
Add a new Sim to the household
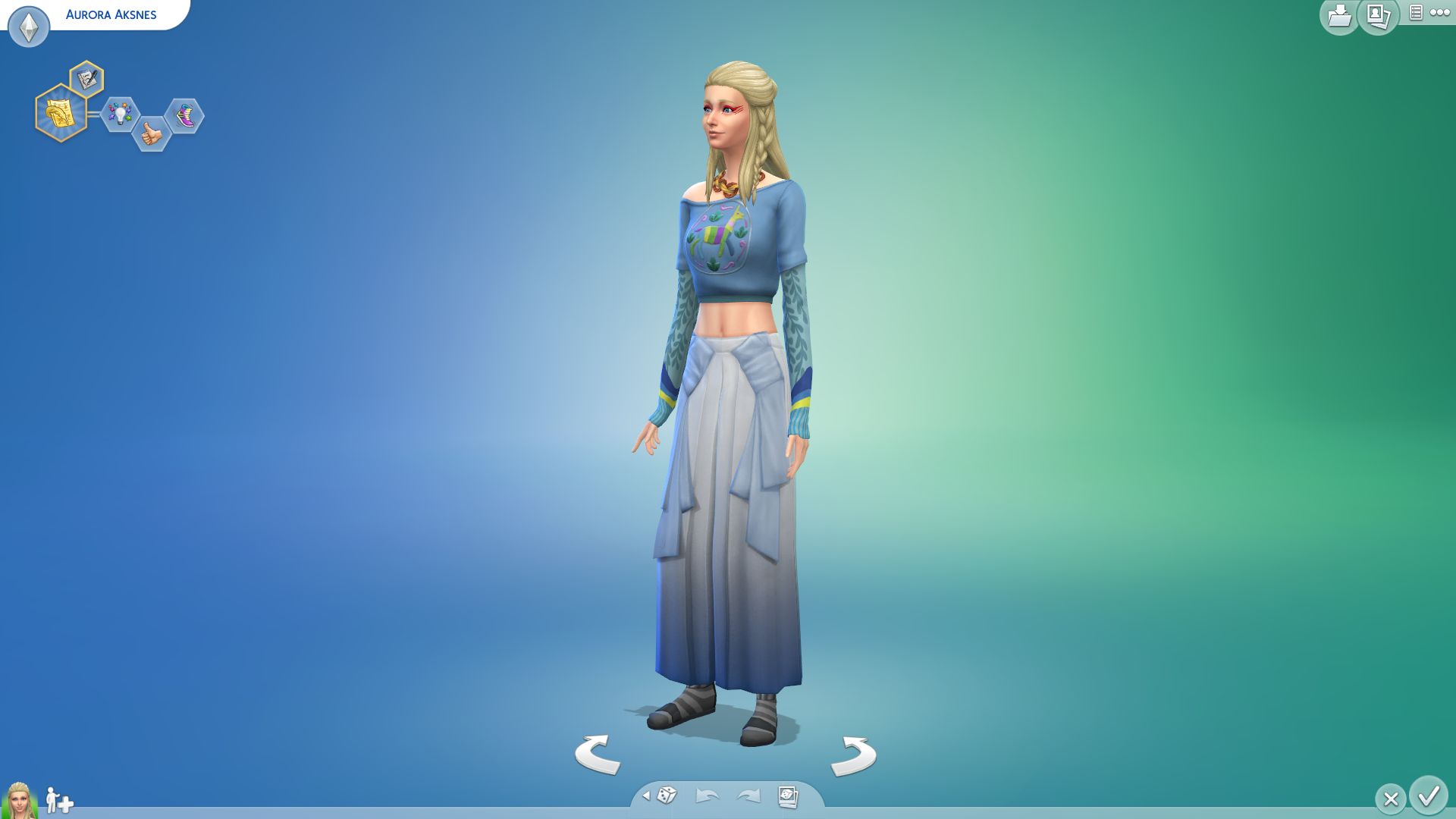click(x=58, y=800)
